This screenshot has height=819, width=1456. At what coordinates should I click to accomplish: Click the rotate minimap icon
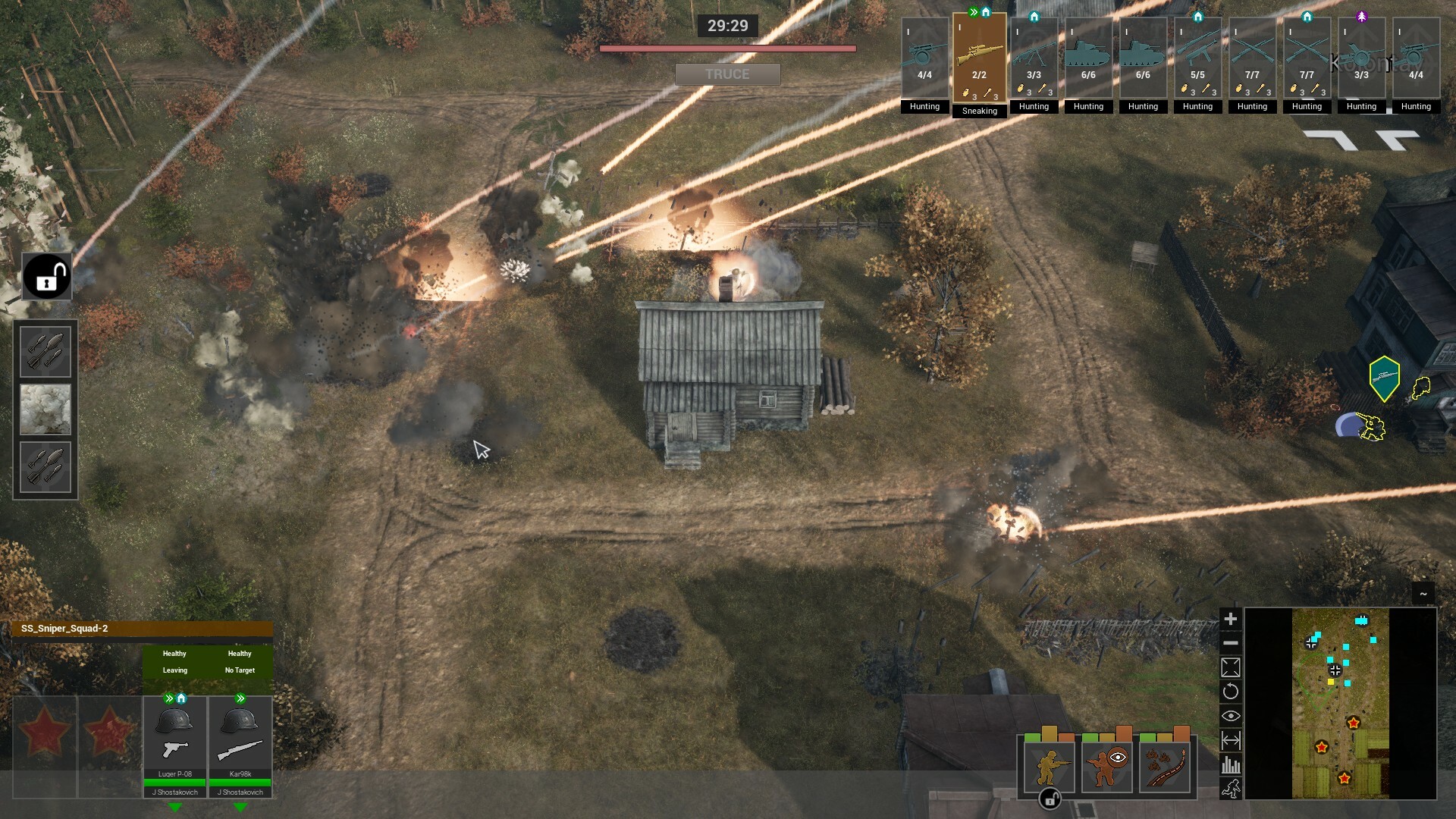coord(1232,691)
